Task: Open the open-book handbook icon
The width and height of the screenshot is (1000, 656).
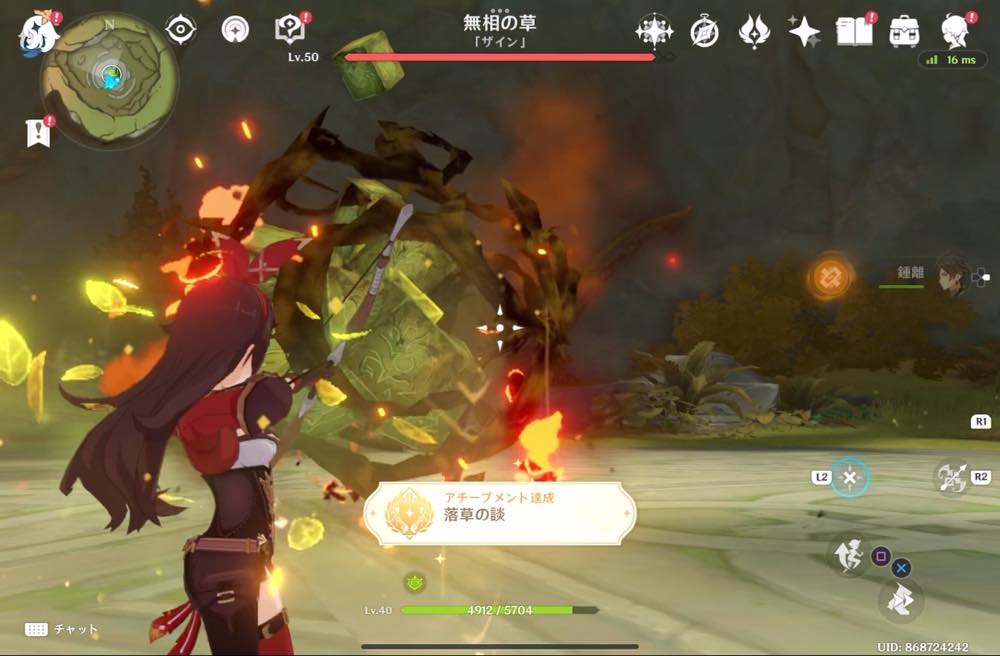Action: pyautogui.click(x=854, y=32)
